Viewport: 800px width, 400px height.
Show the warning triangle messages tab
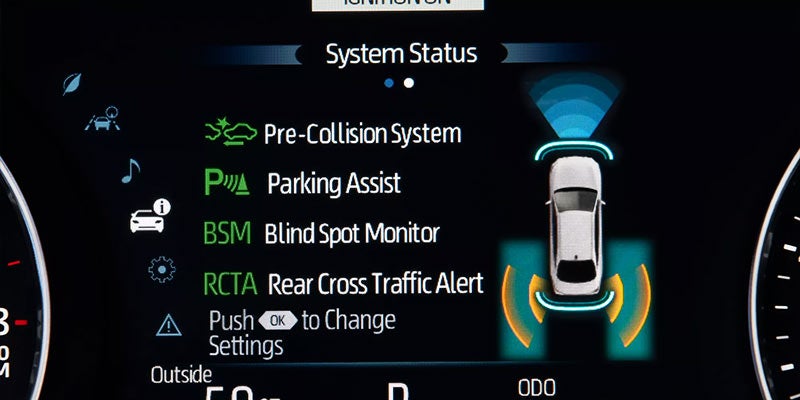point(169,324)
